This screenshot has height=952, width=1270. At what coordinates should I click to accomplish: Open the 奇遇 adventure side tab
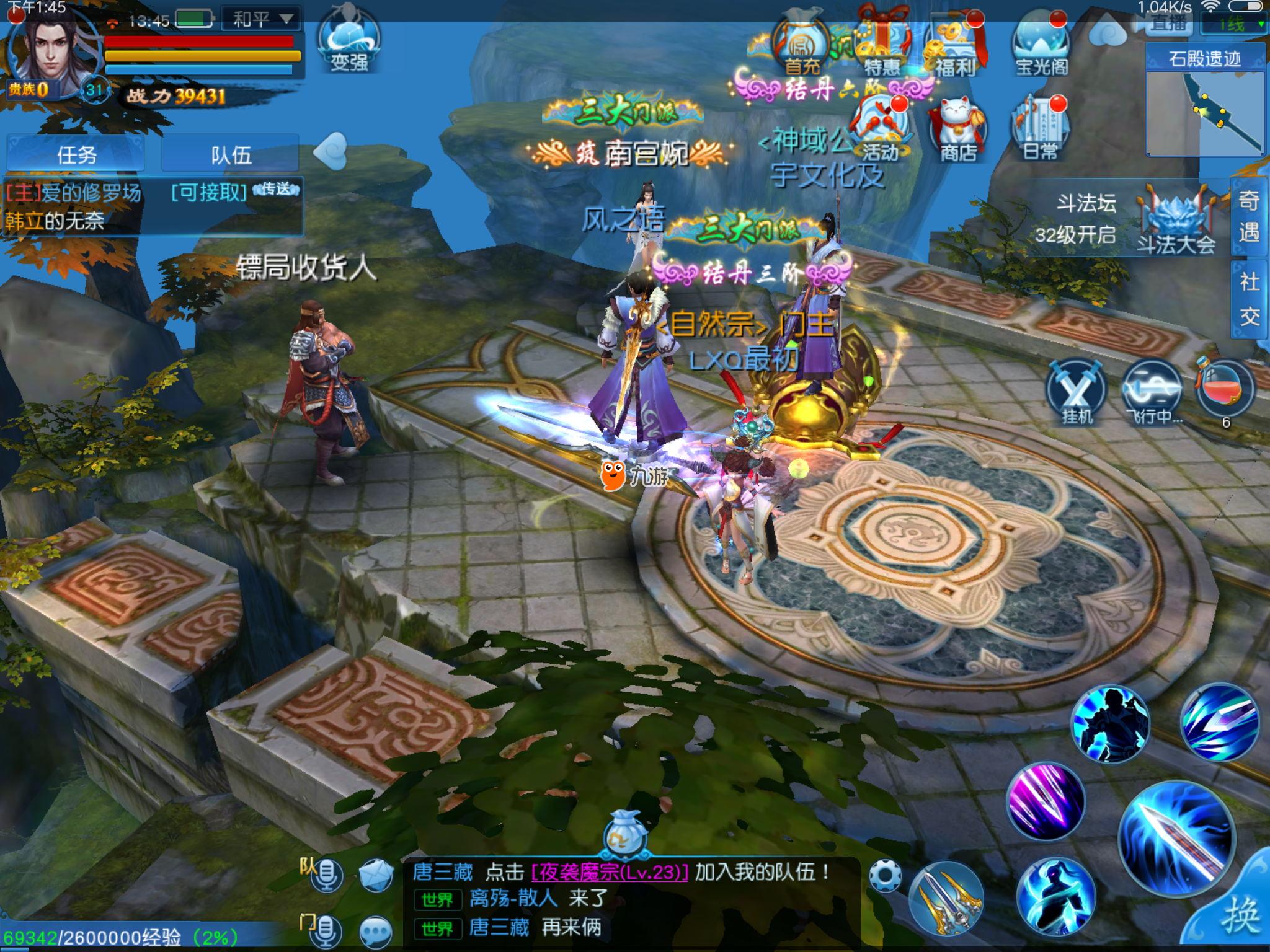click(1248, 216)
